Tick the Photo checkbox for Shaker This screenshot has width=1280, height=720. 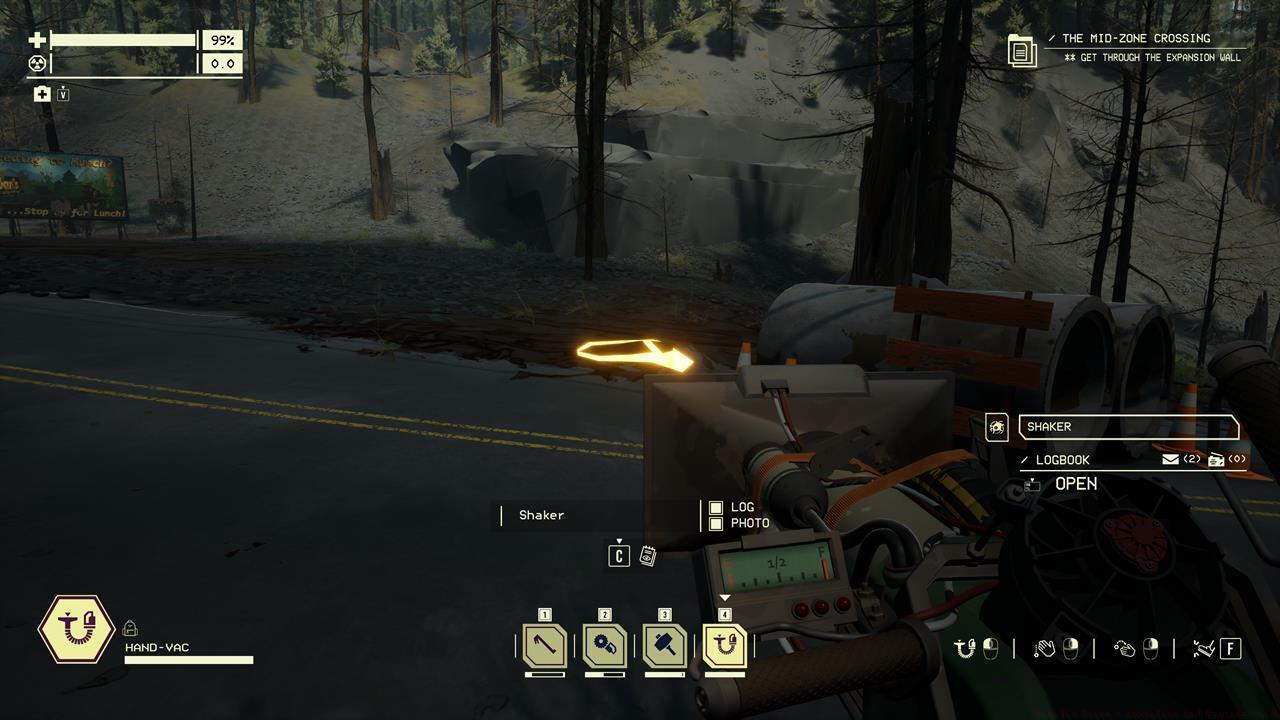716,523
